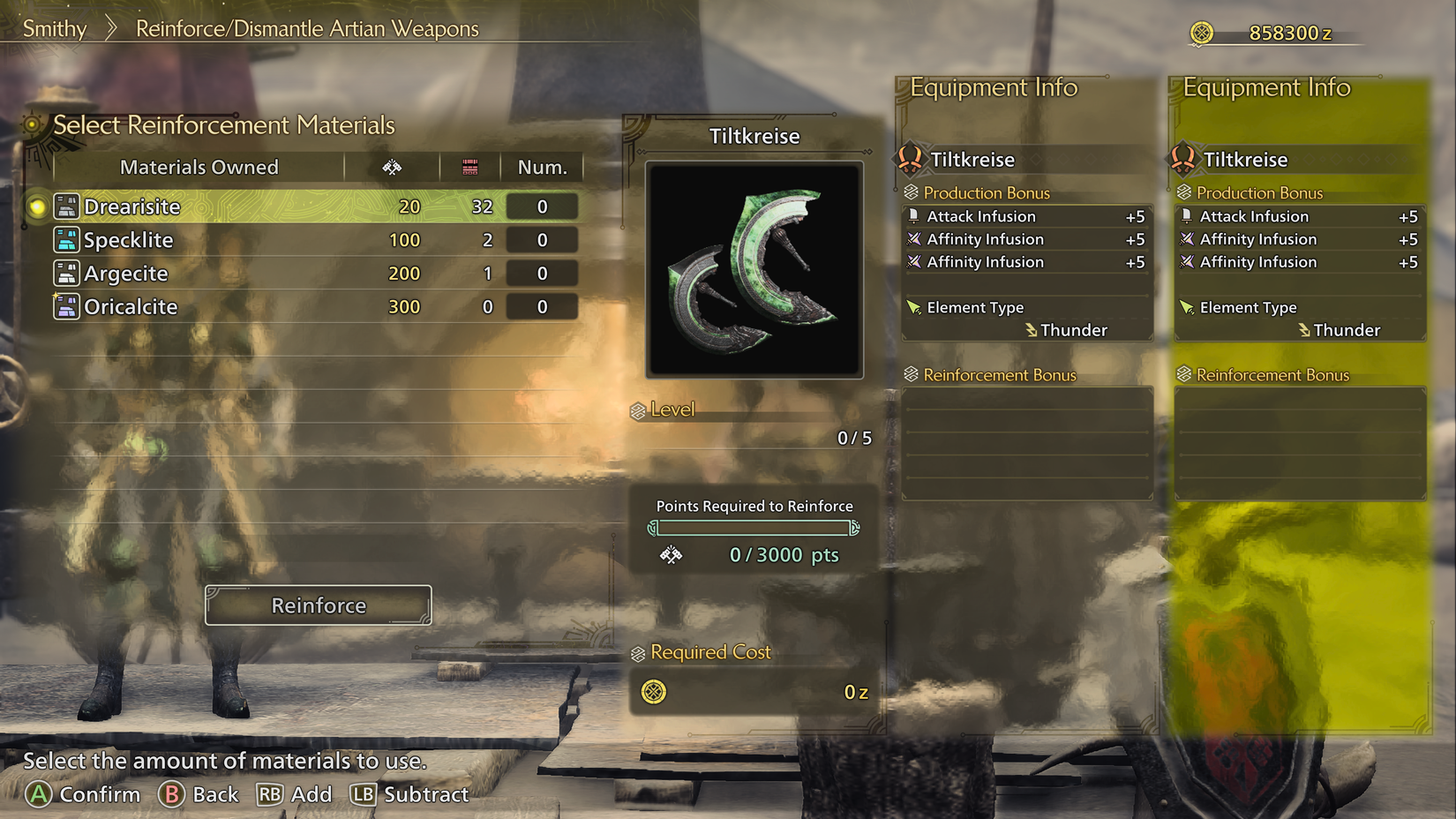Select the Oricalcite material row
The height and width of the screenshot is (819, 1456).
pos(300,307)
